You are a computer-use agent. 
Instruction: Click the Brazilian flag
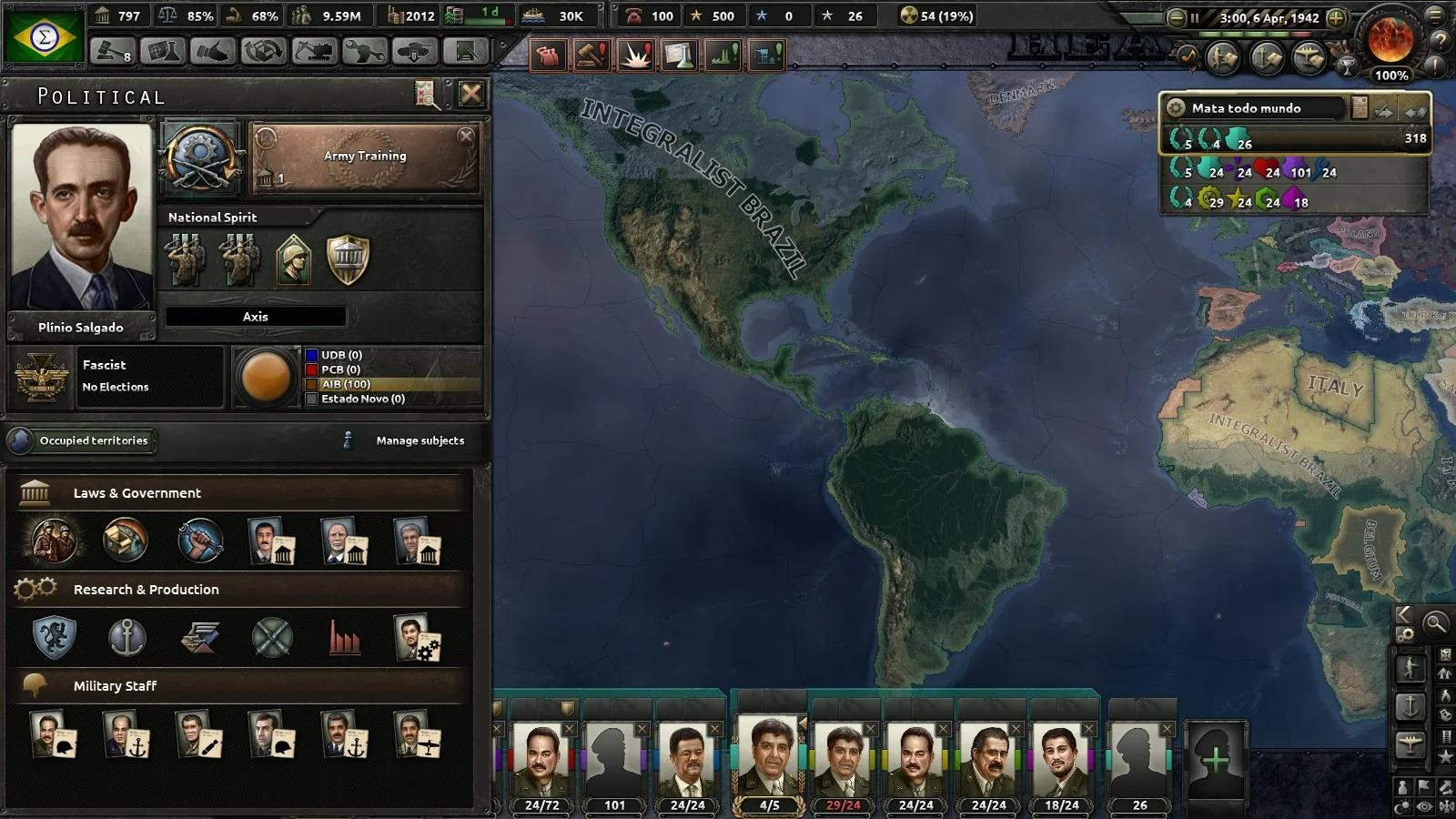44,36
